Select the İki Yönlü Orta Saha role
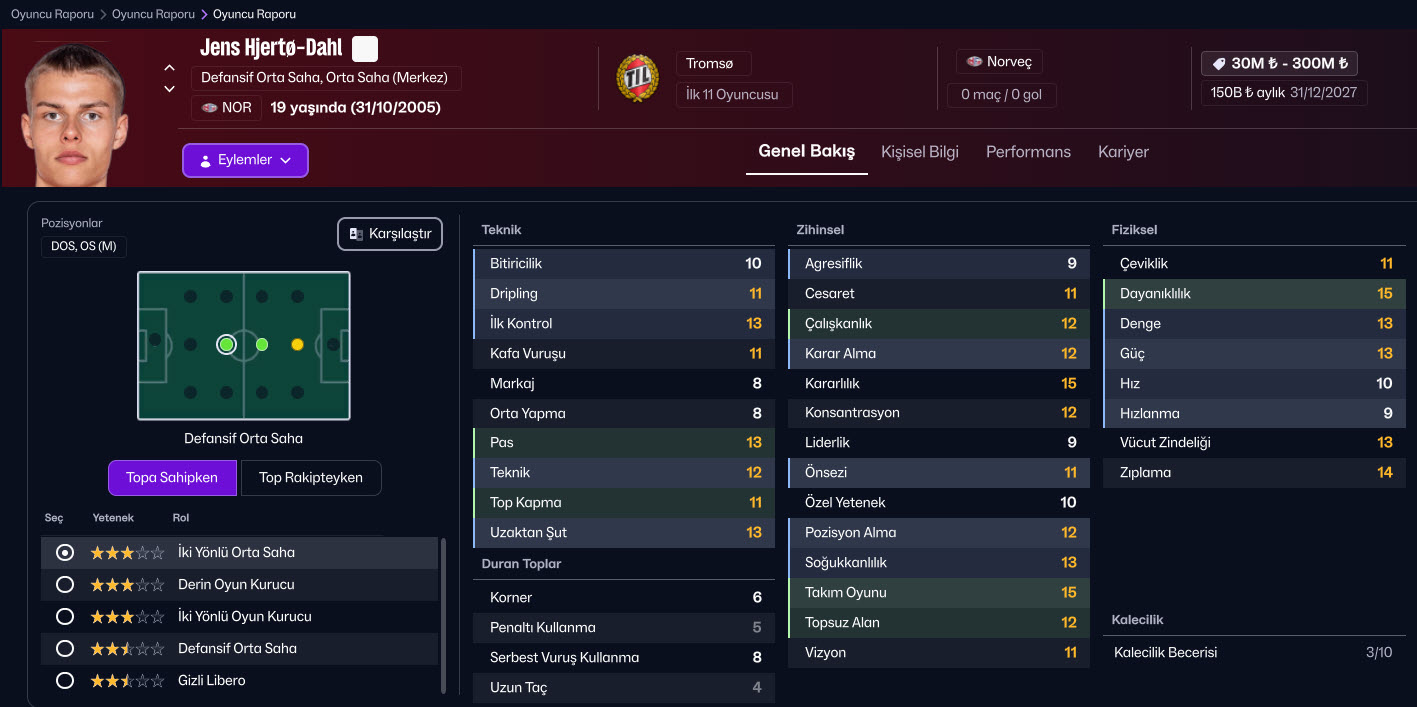1417x707 pixels. tap(66, 552)
